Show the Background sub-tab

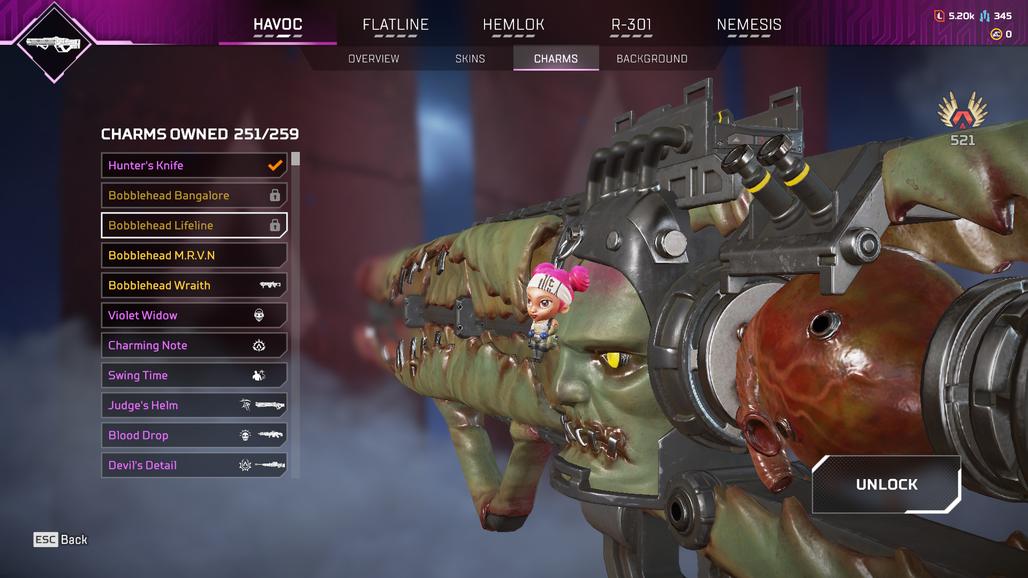pos(651,59)
